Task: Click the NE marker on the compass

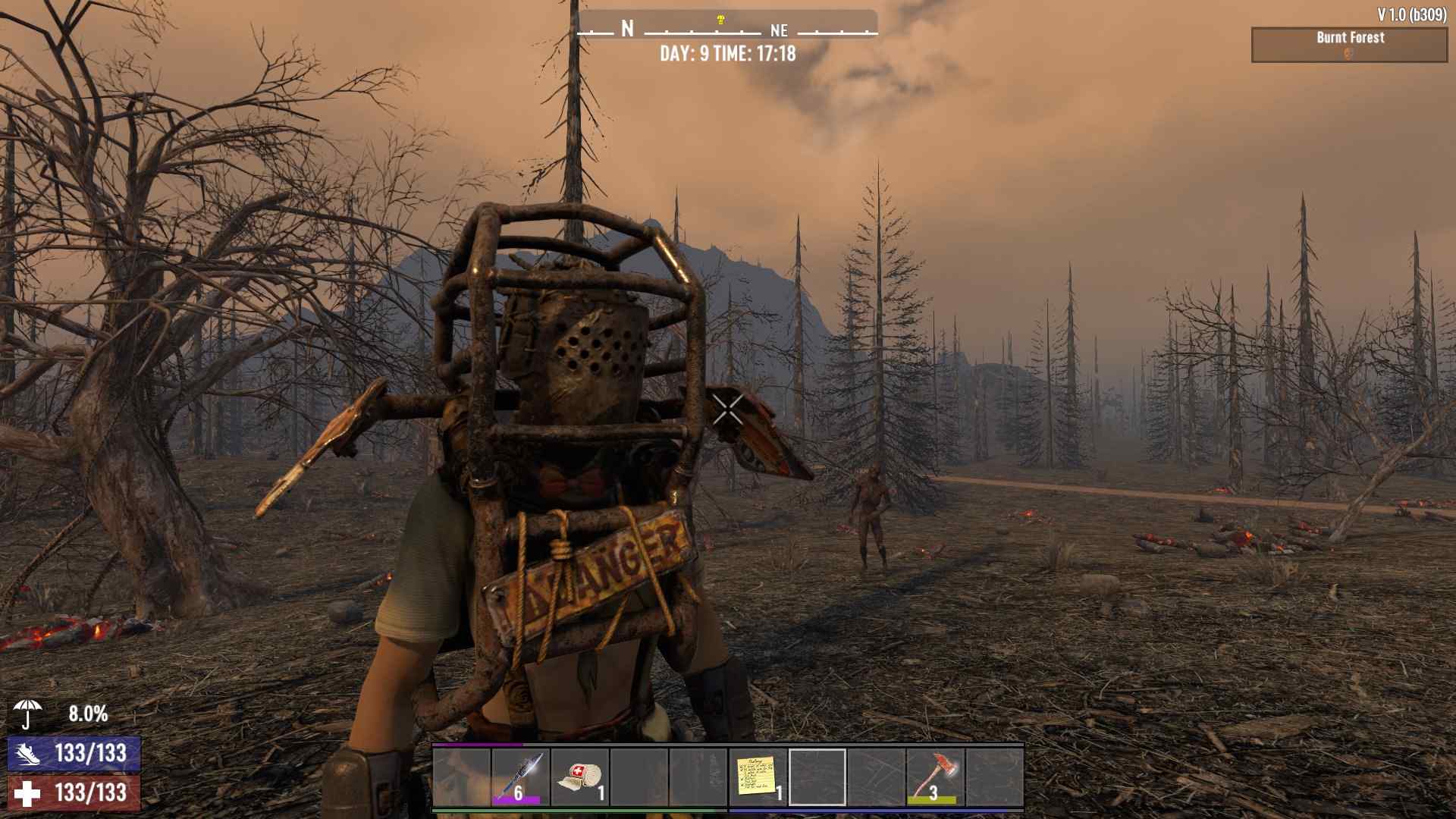Action: (x=782, y=31)
